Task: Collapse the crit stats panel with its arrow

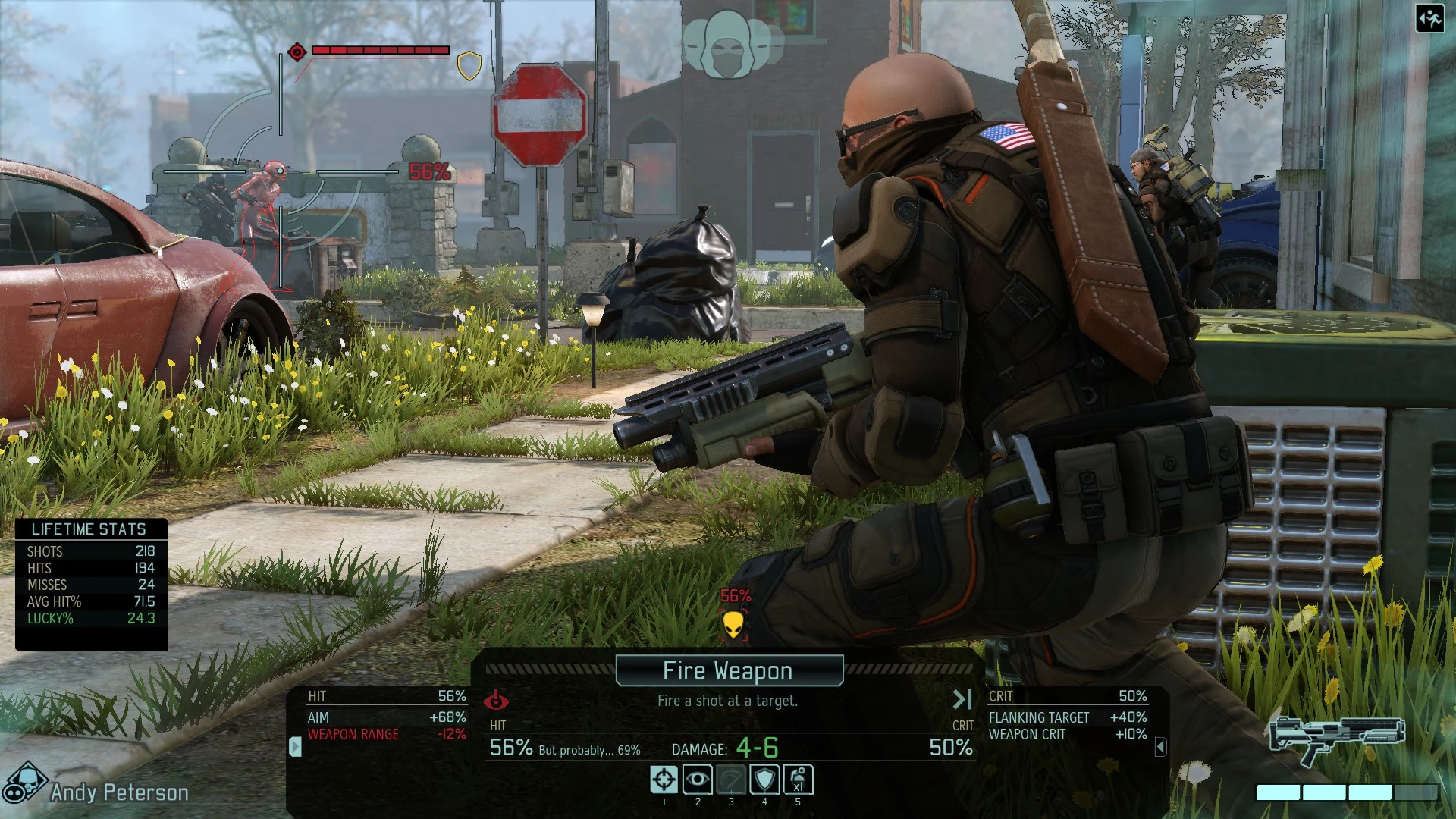Action: (x=1162, y=745)
